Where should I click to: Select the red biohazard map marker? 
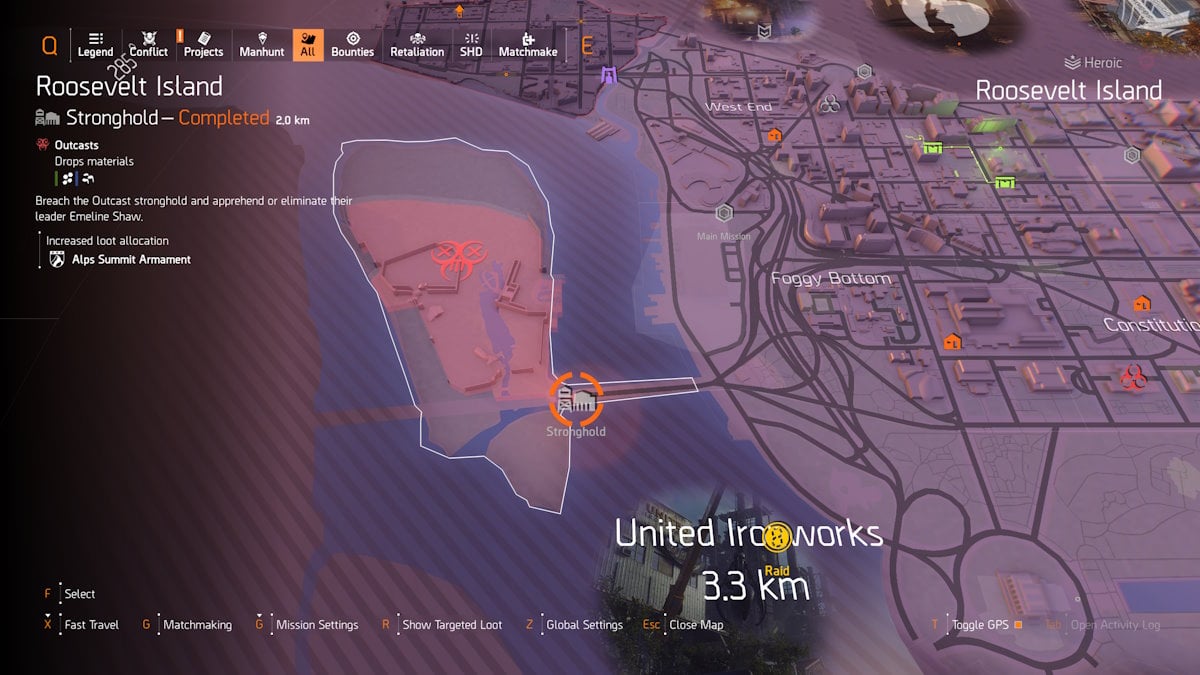pyautogui.click(x=1133, y=377)
